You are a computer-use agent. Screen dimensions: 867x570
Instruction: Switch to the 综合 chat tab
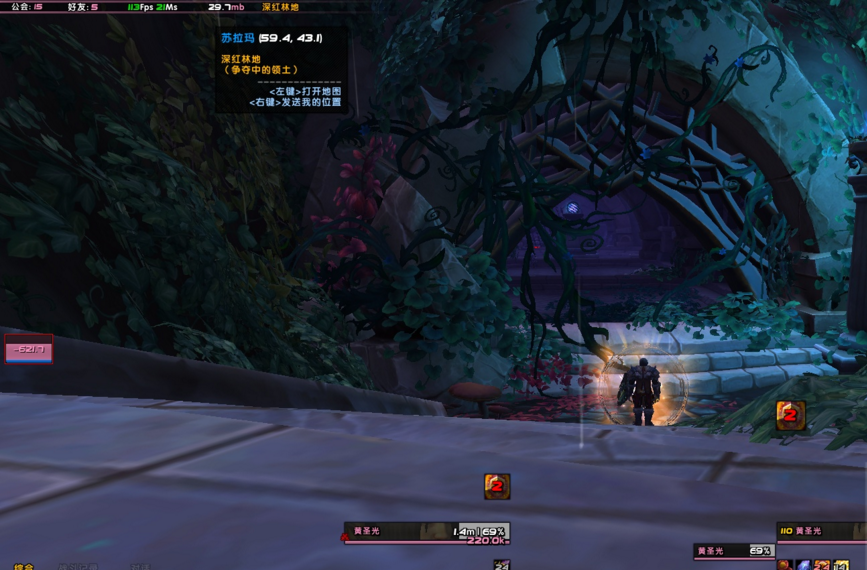[x=23, y=567]
